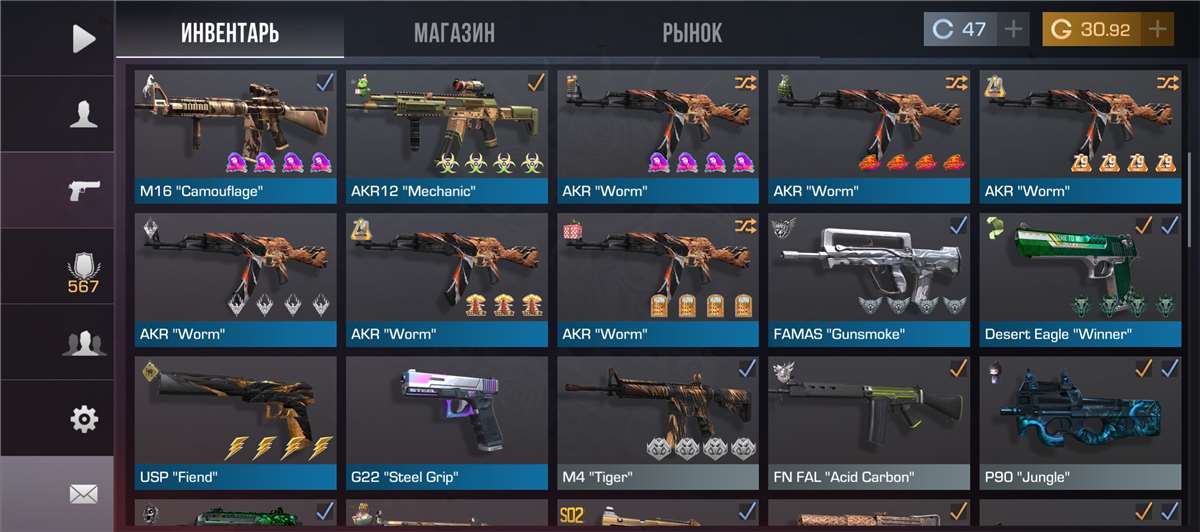1200x532 pixels.
Task: Select the Инвентарь tab
Action: (230, 33)
